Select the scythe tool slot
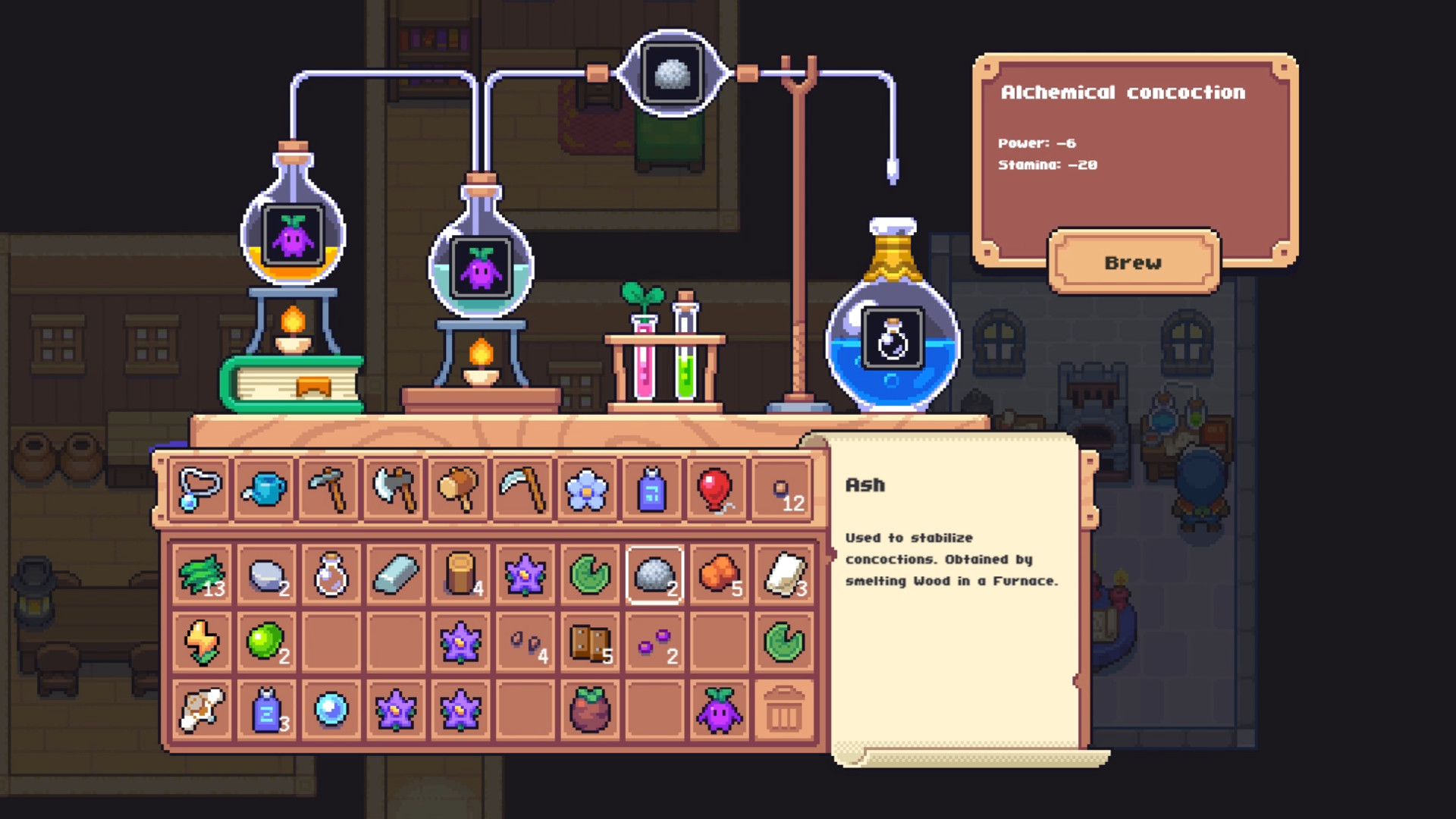 [x=523, y=489]
